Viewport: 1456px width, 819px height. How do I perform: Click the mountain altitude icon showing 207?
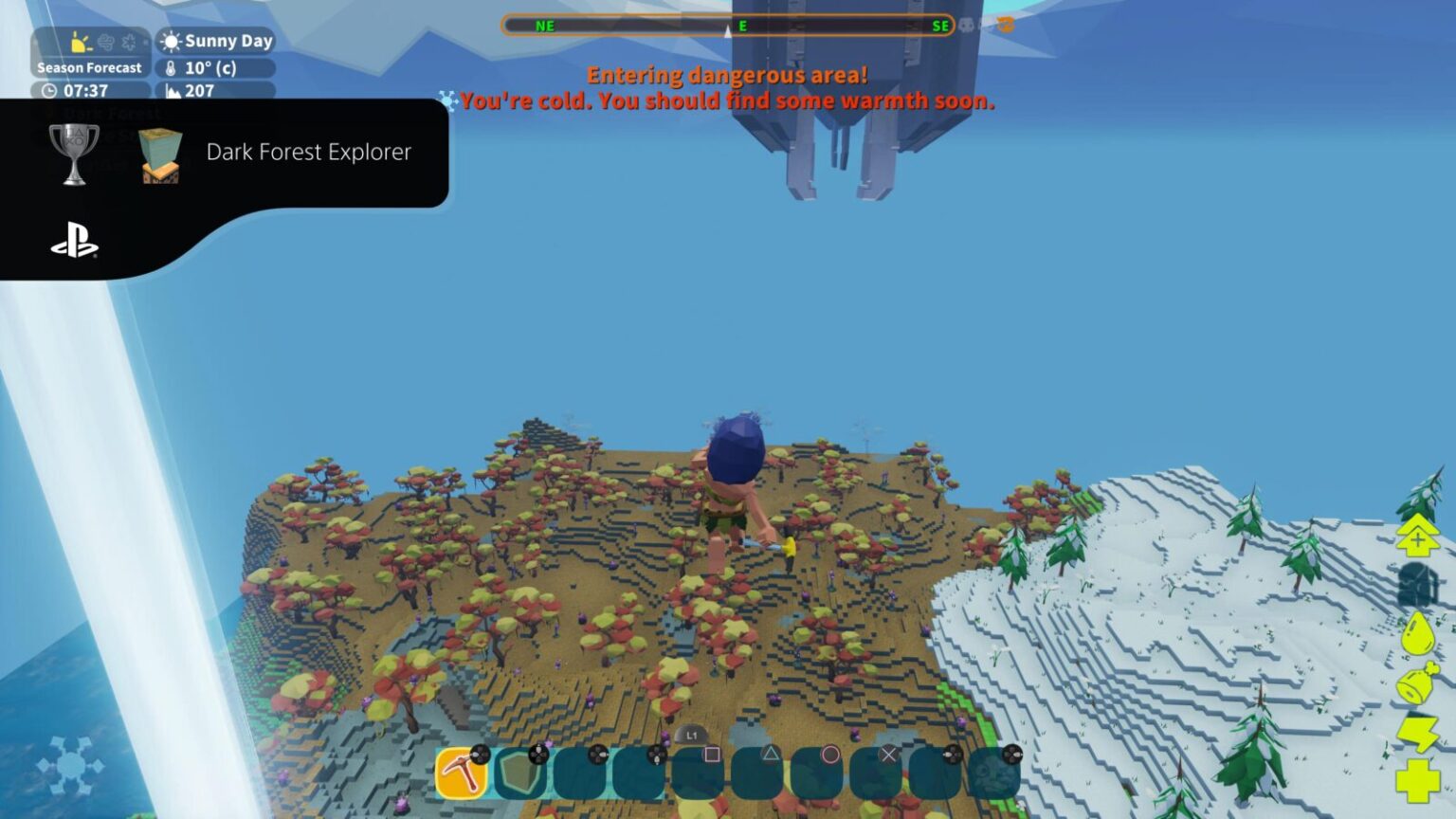pyautogui.click(x=174, y=91)
